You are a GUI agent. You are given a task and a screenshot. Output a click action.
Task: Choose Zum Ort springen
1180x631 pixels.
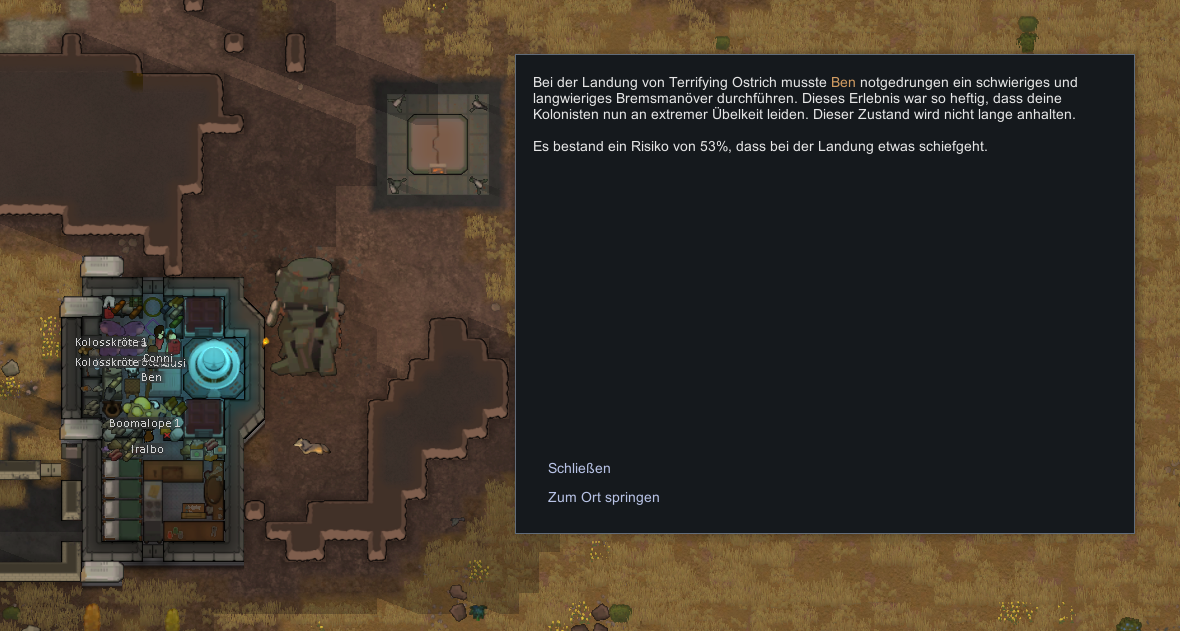[x=603, y=497]
